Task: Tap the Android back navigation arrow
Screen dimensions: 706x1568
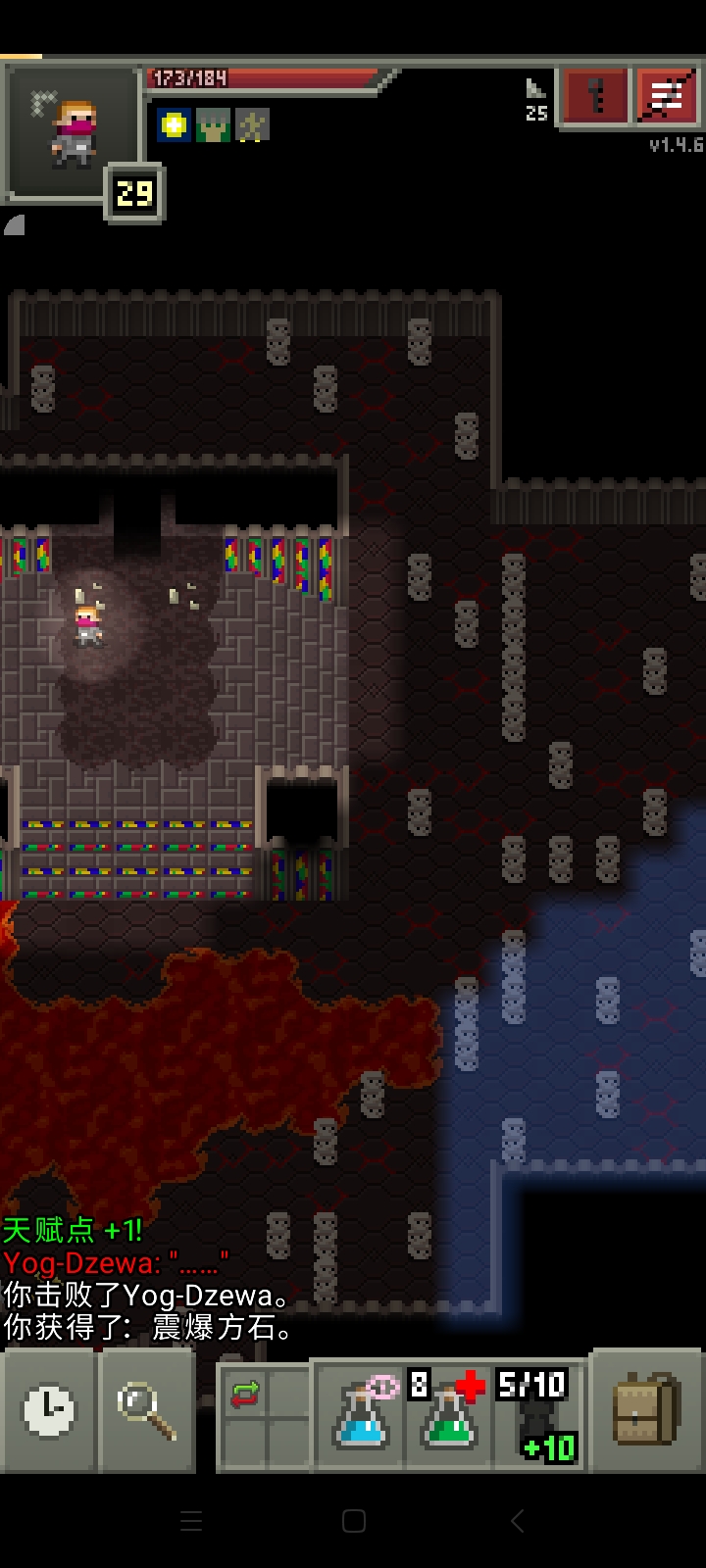Action: (x=517, y=1521)
